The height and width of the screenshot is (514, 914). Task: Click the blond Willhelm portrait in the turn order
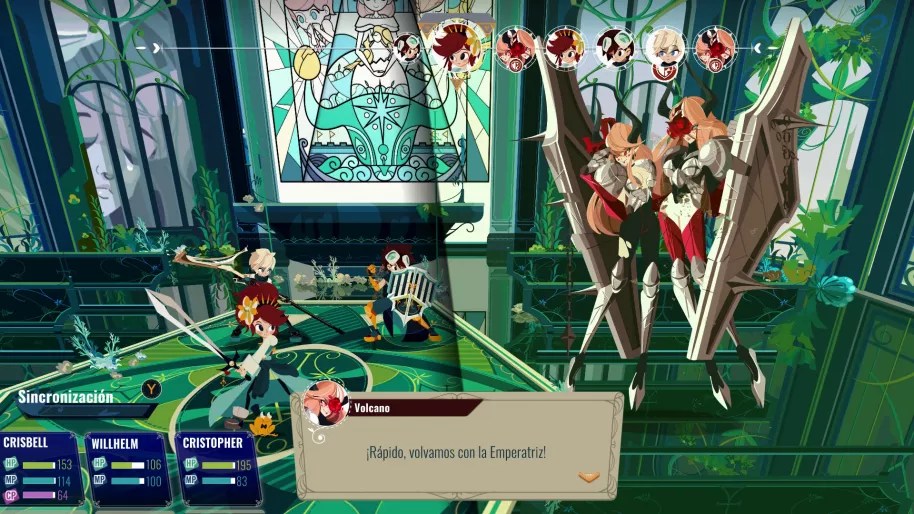pos(664,47)
